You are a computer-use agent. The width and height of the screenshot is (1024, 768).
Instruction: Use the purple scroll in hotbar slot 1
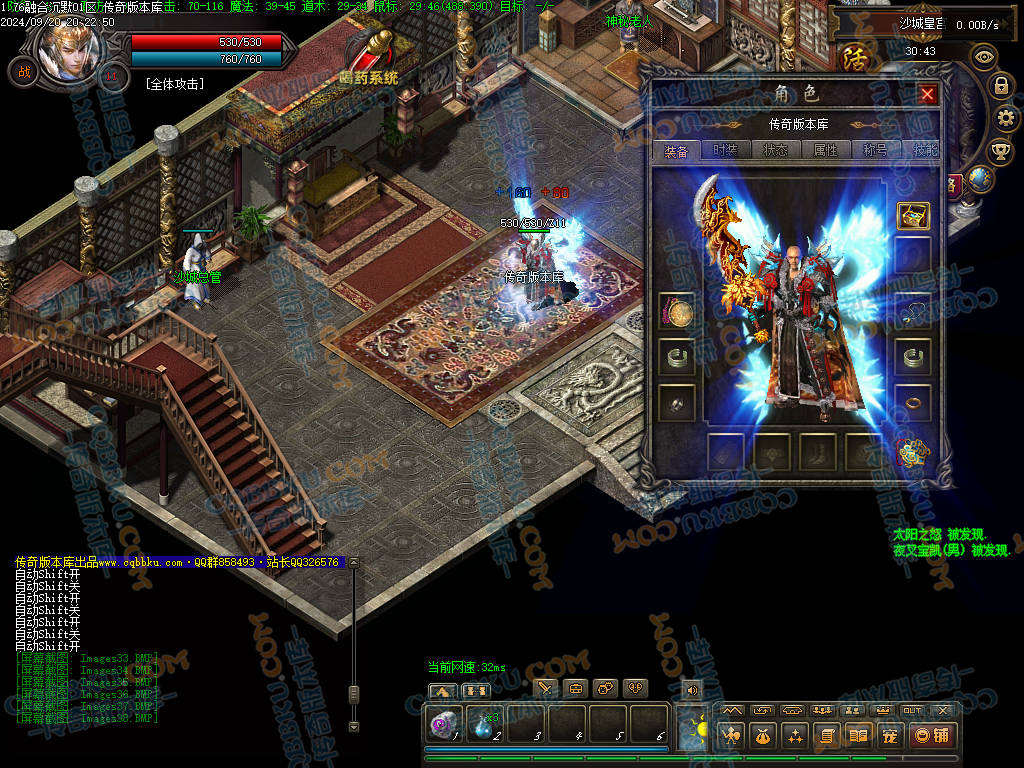click(x=441, y=722)
